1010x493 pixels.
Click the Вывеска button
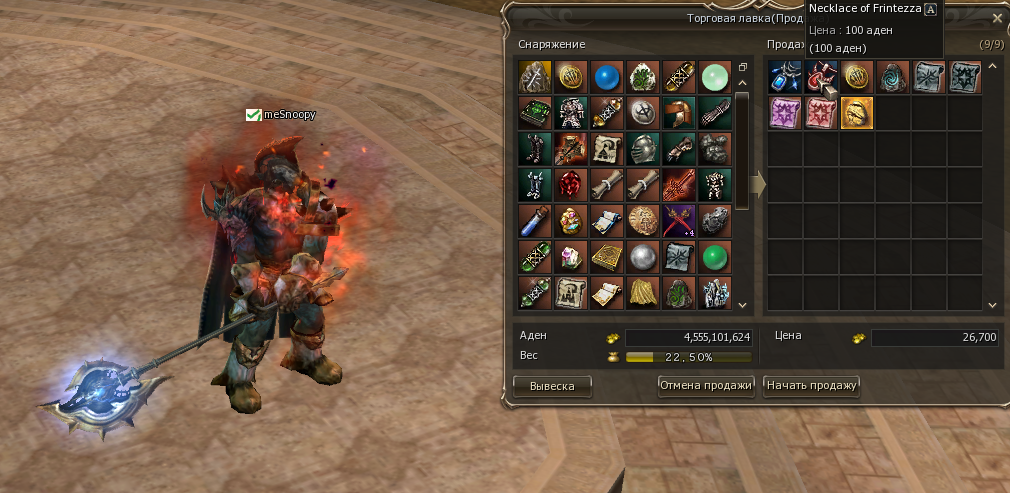click(552, 386)
